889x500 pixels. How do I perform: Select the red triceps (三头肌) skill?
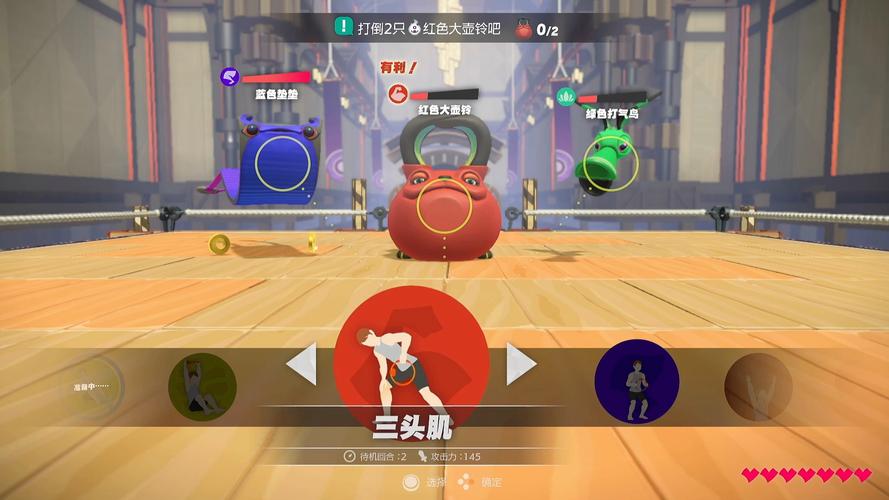click(x=410, y=361)
